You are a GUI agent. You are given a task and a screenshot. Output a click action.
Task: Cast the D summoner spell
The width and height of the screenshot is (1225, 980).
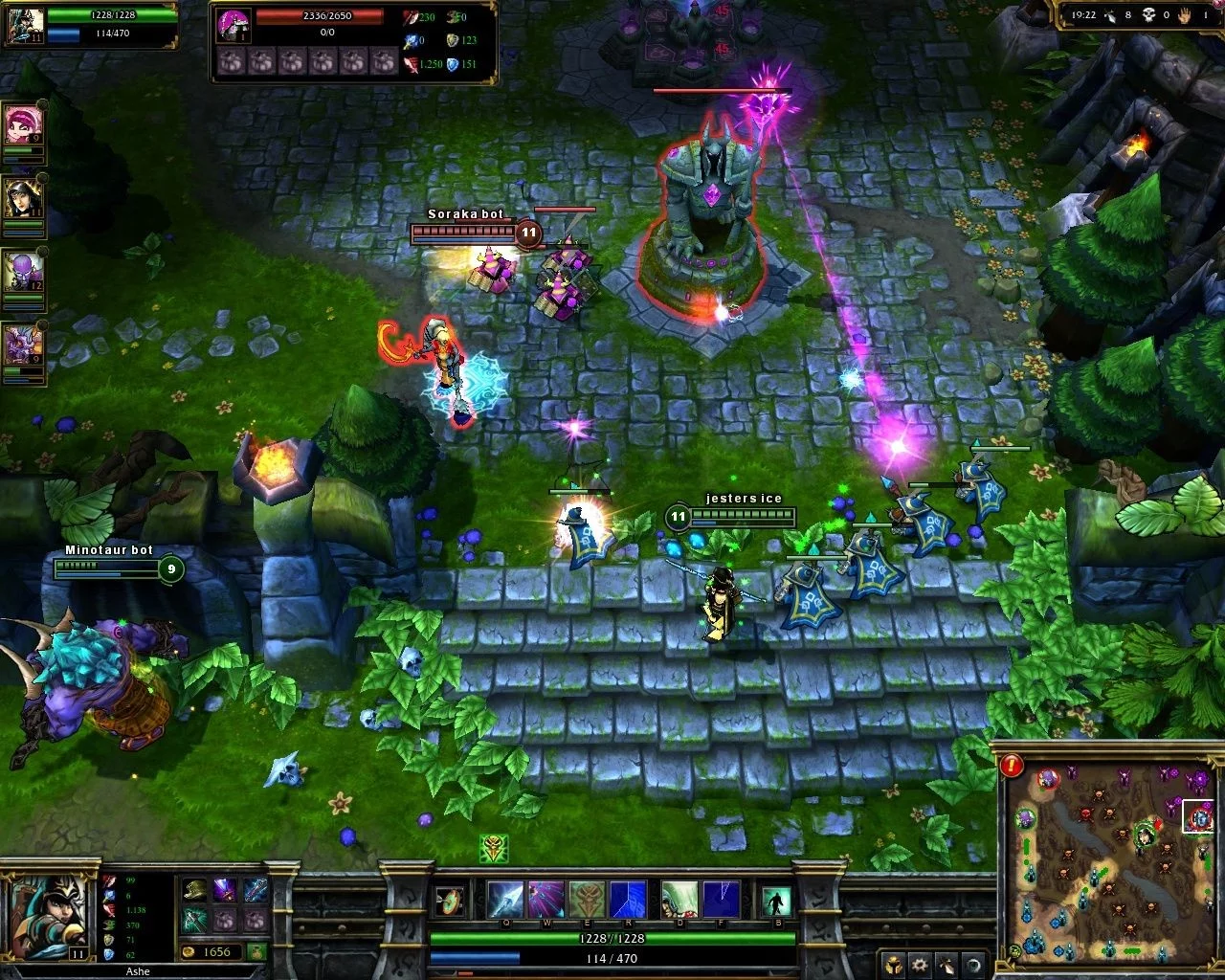(679, 900)
